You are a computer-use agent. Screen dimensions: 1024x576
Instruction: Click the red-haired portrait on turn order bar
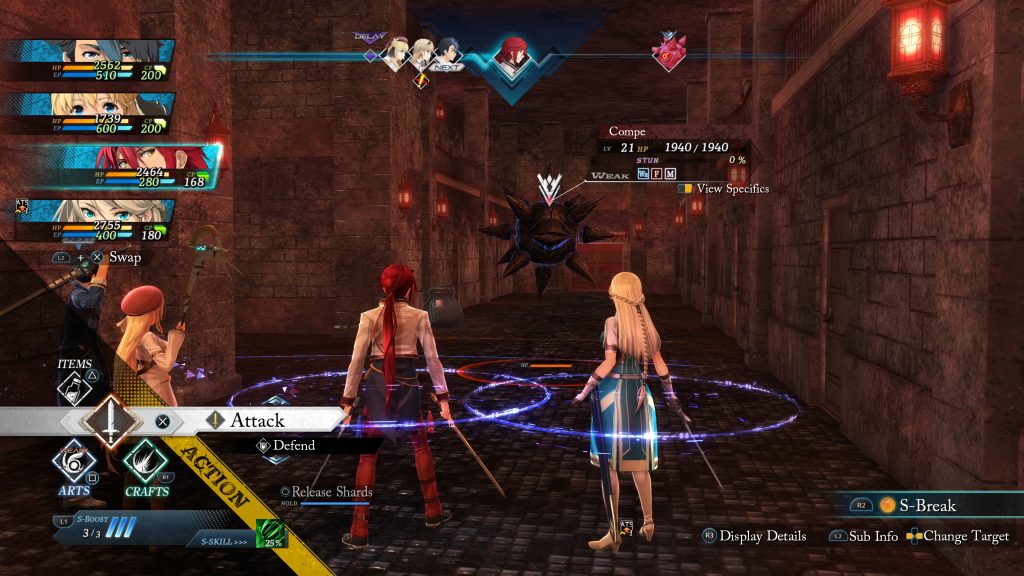(x=513, y=54)
